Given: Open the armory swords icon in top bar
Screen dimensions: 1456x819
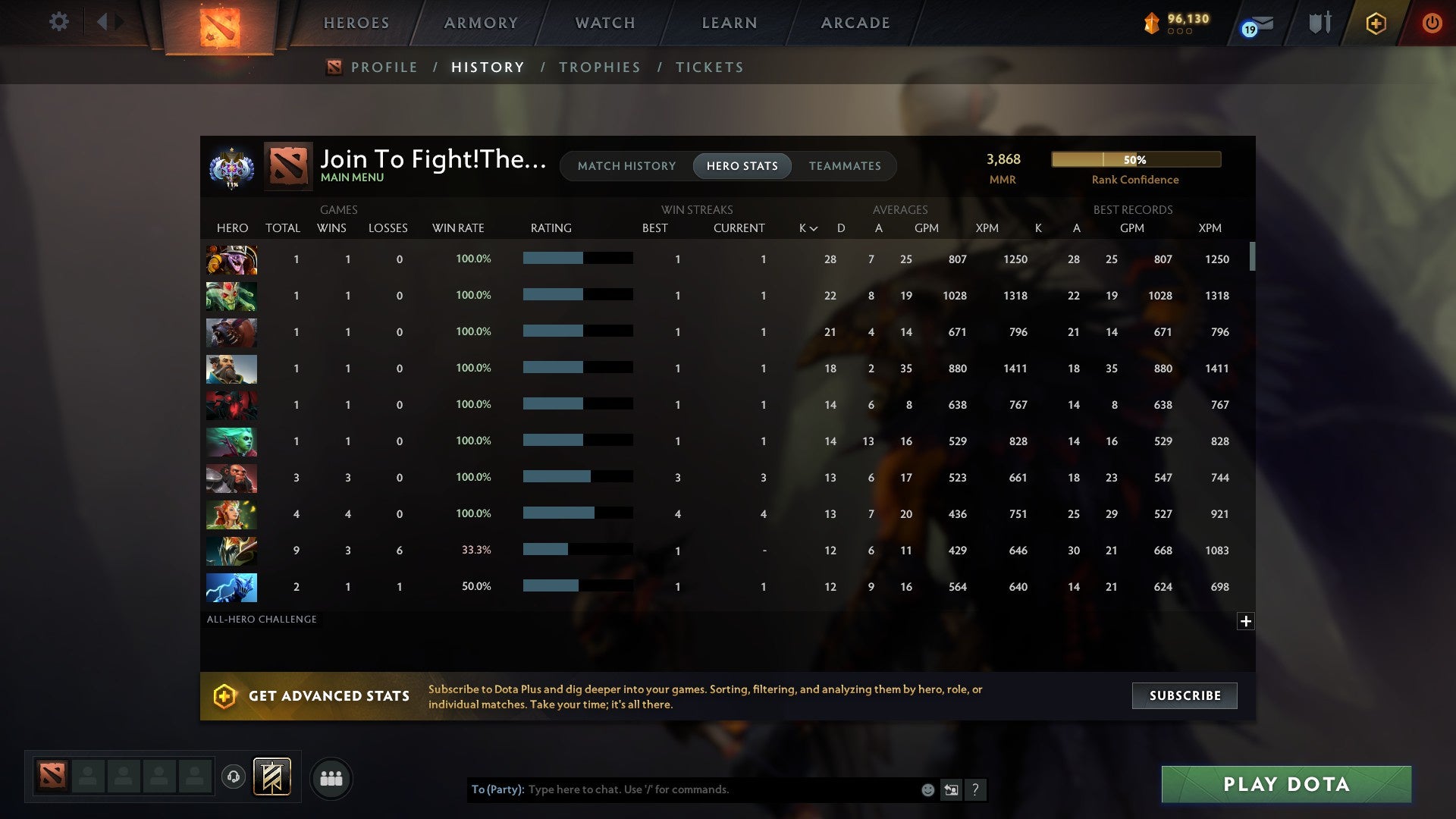Looking at the screenshot, I should [x=1319, y=22].
